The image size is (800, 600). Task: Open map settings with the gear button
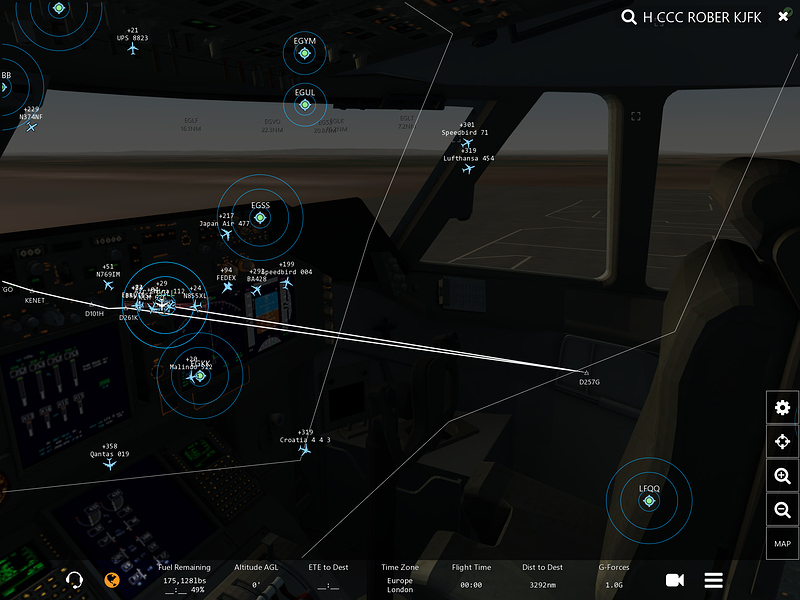pyautogui.click(x=782, y=407)
